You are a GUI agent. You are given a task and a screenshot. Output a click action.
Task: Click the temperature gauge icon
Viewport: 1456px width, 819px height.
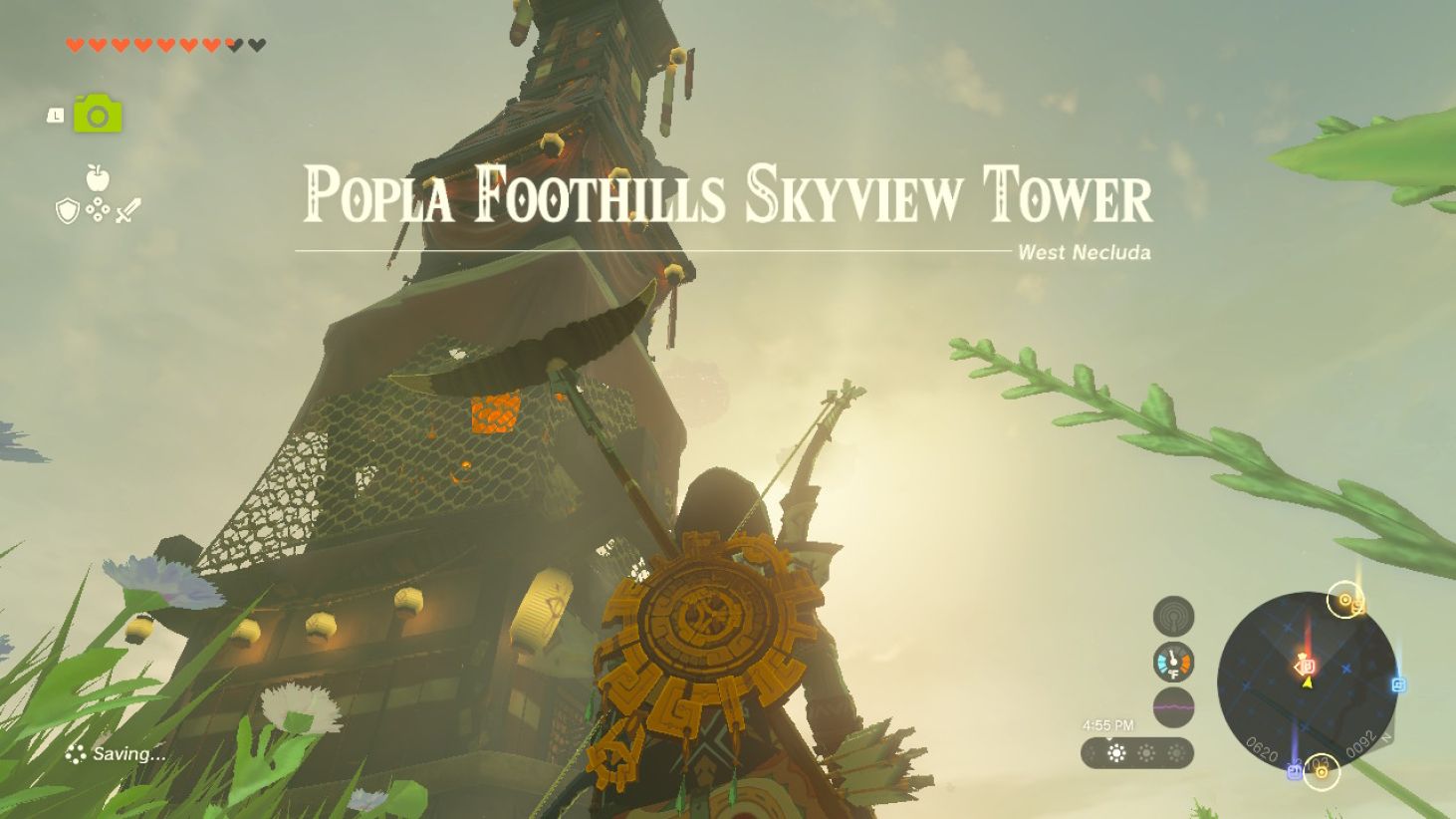(x=1173, y=661)
